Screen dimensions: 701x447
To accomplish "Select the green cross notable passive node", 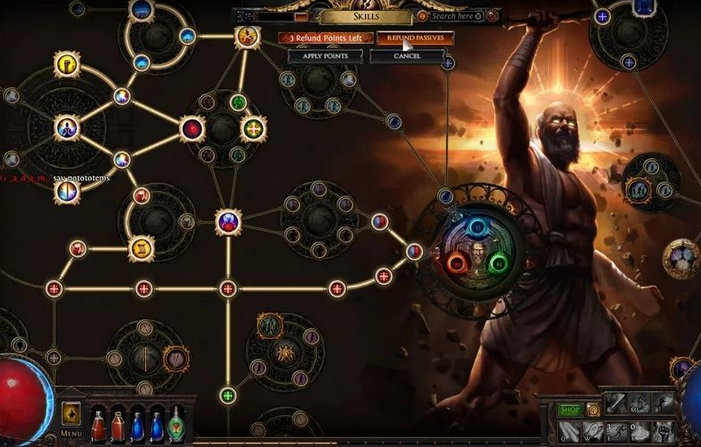I will (253, 128).
